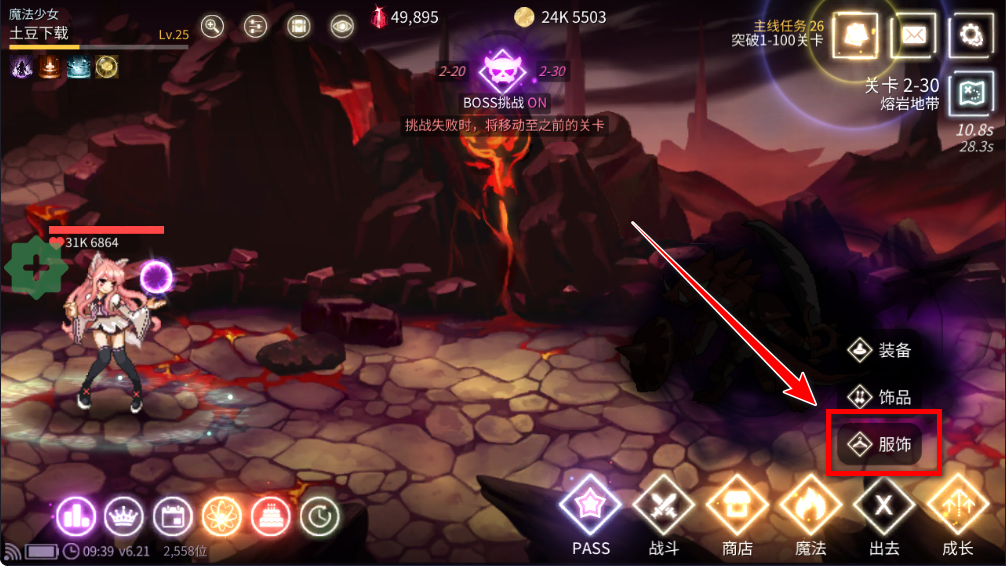Open the birthday cake event icon

click(270, 516)
